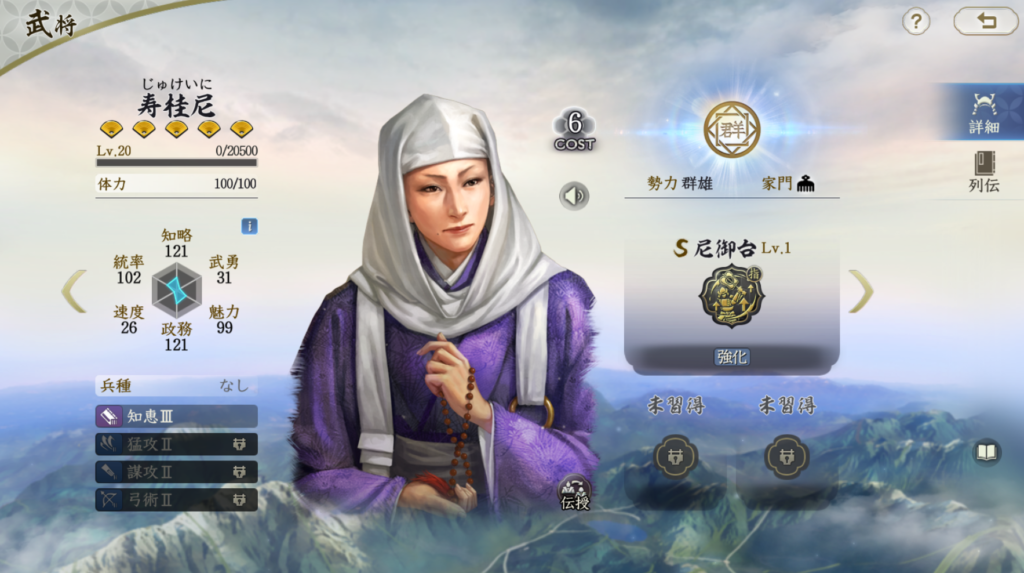Screen dimensions: 1024x573
Task: Select the locked 弓術Ⅱ trait row
Action: pyautogui.click(x=176, y=498)
